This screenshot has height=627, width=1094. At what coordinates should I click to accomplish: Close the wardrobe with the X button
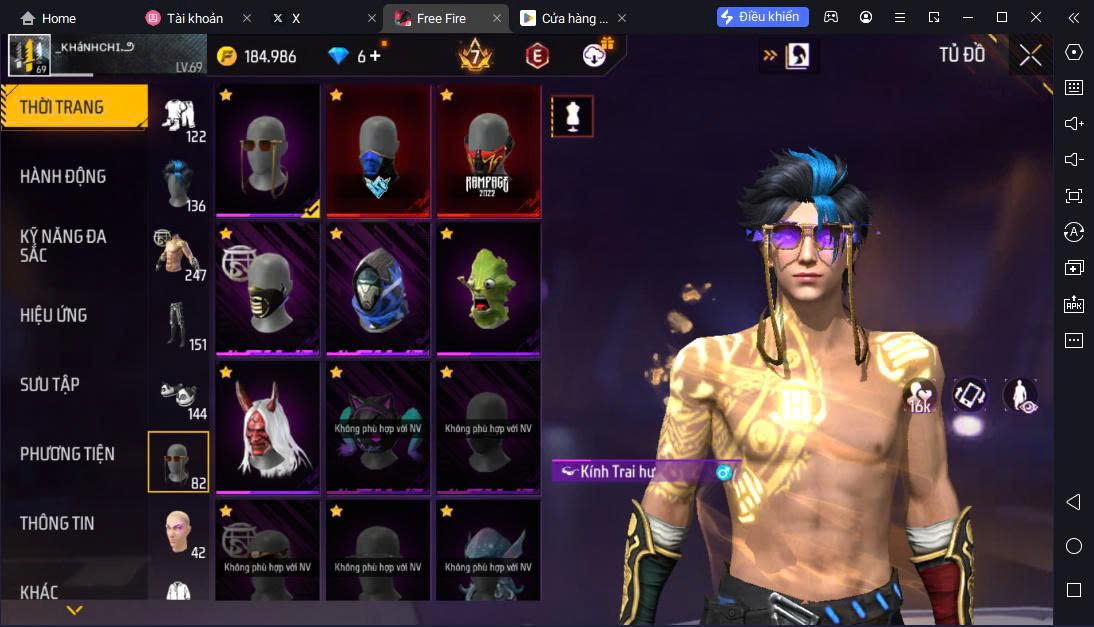(1030, 56)
